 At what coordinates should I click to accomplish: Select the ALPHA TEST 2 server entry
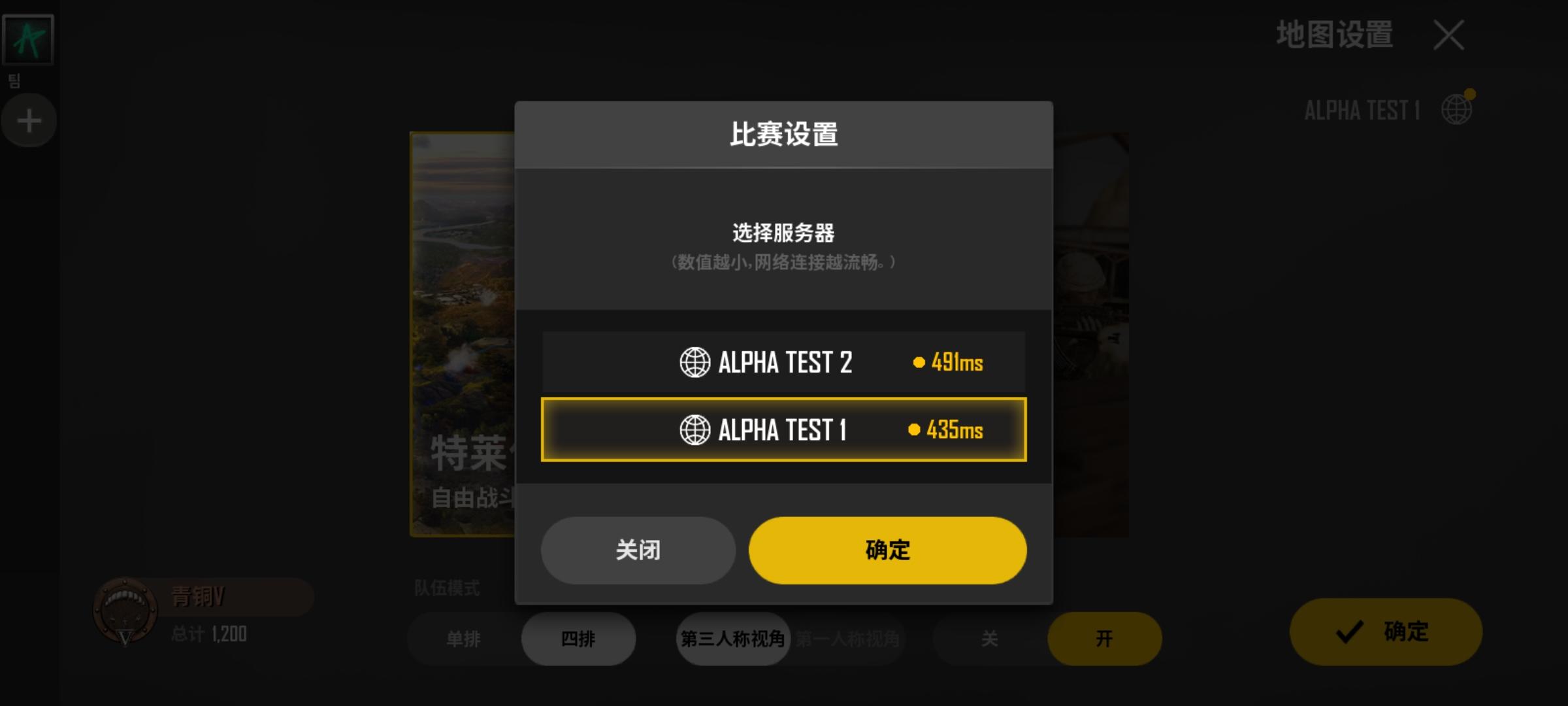783,363
